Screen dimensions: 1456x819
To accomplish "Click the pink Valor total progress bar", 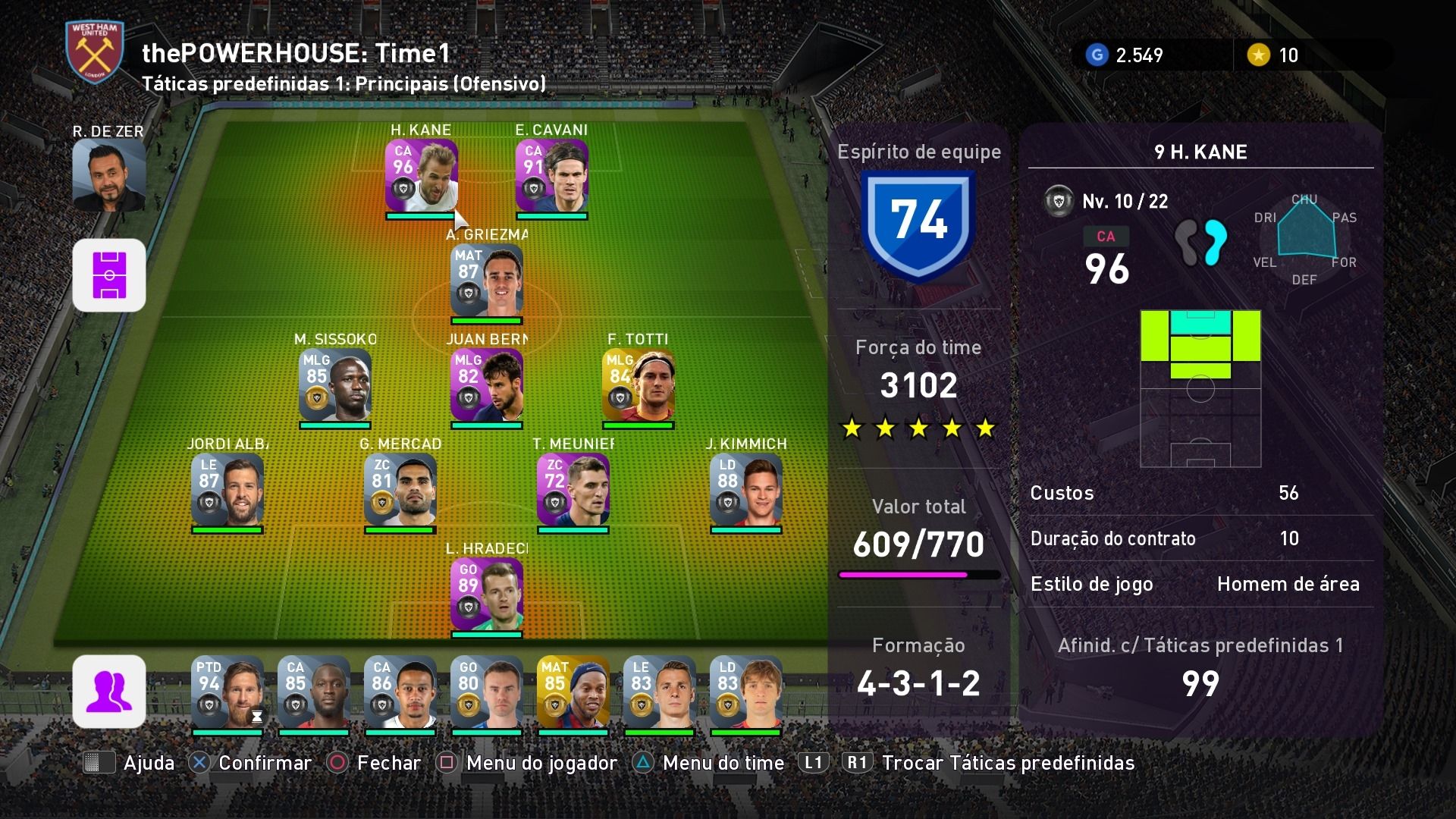I will coord(918,574).
